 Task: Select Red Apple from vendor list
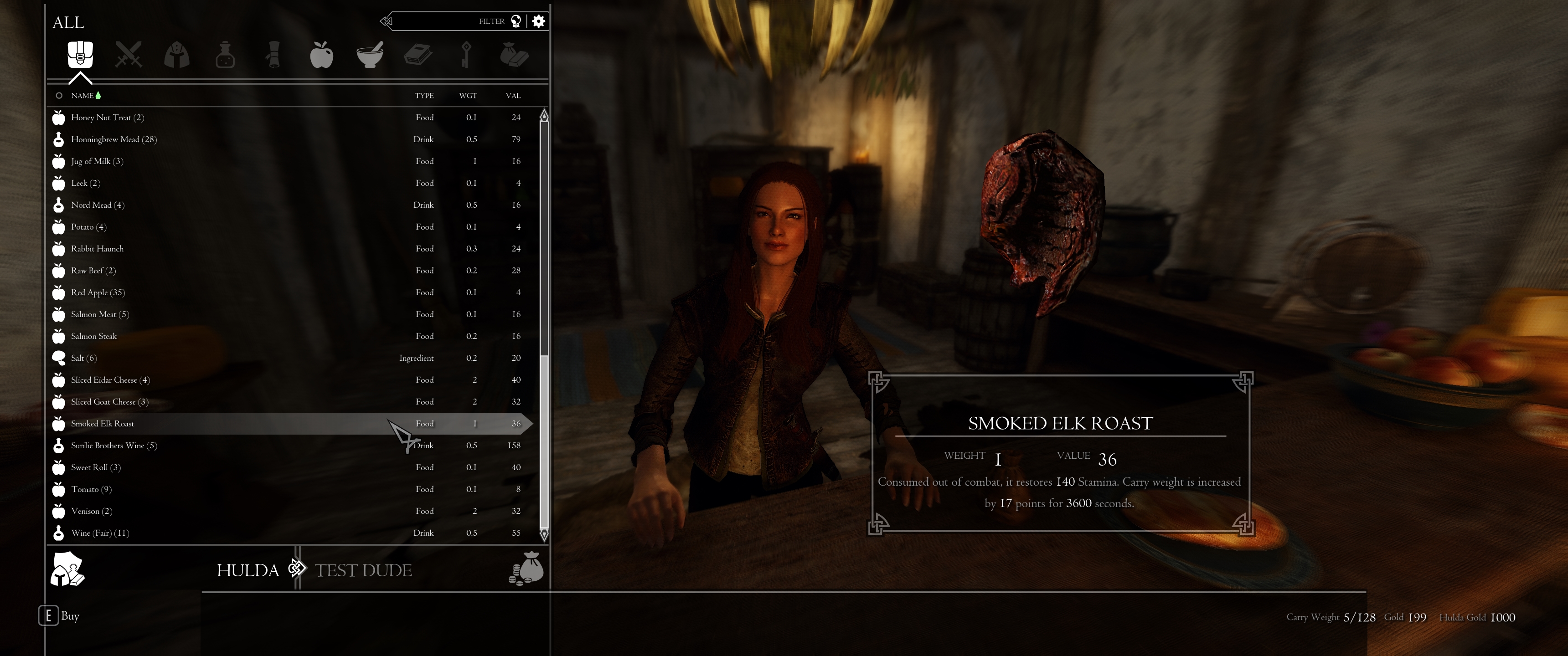(98, 292)
